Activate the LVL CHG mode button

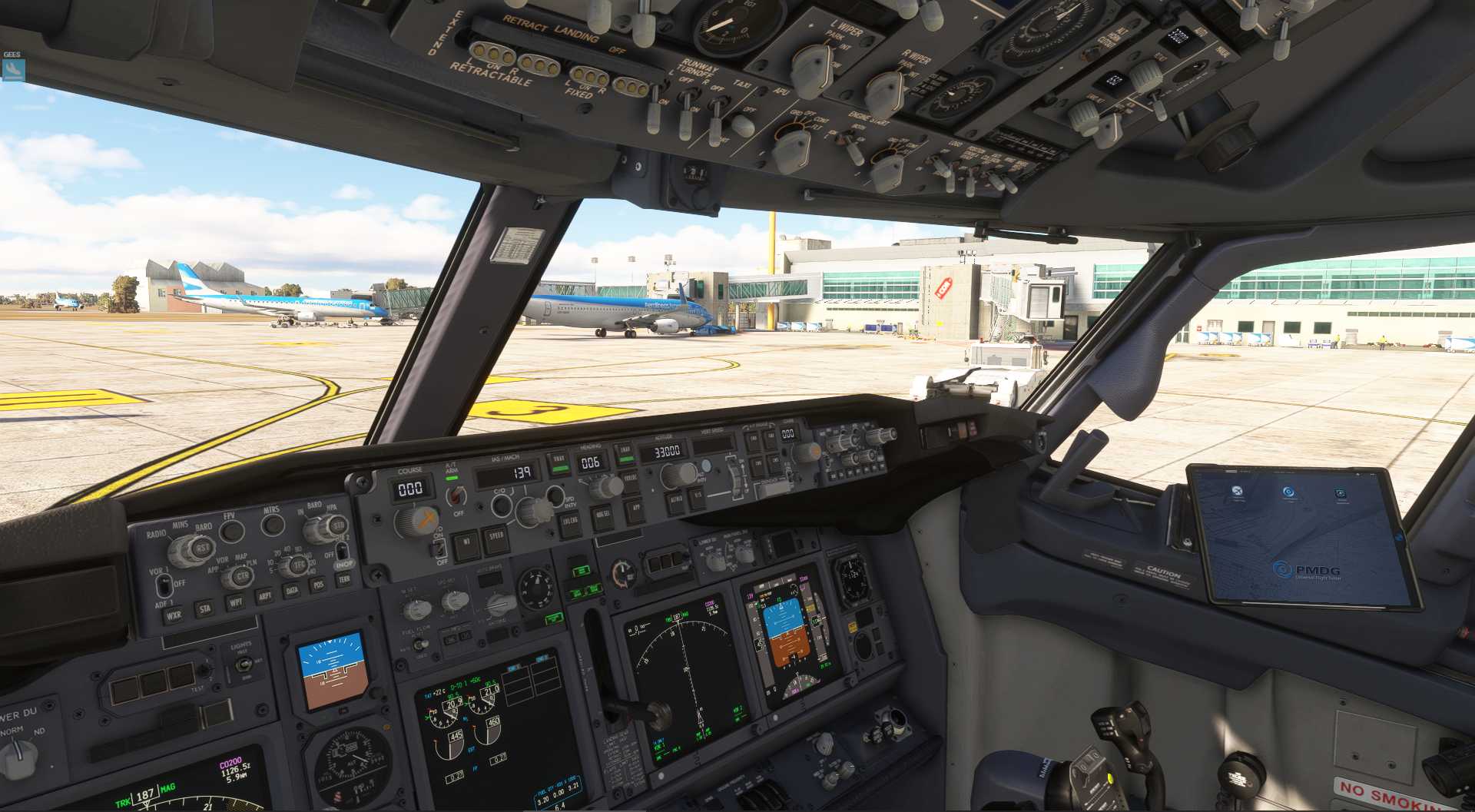pyautogui.click(x=570, y=522)
